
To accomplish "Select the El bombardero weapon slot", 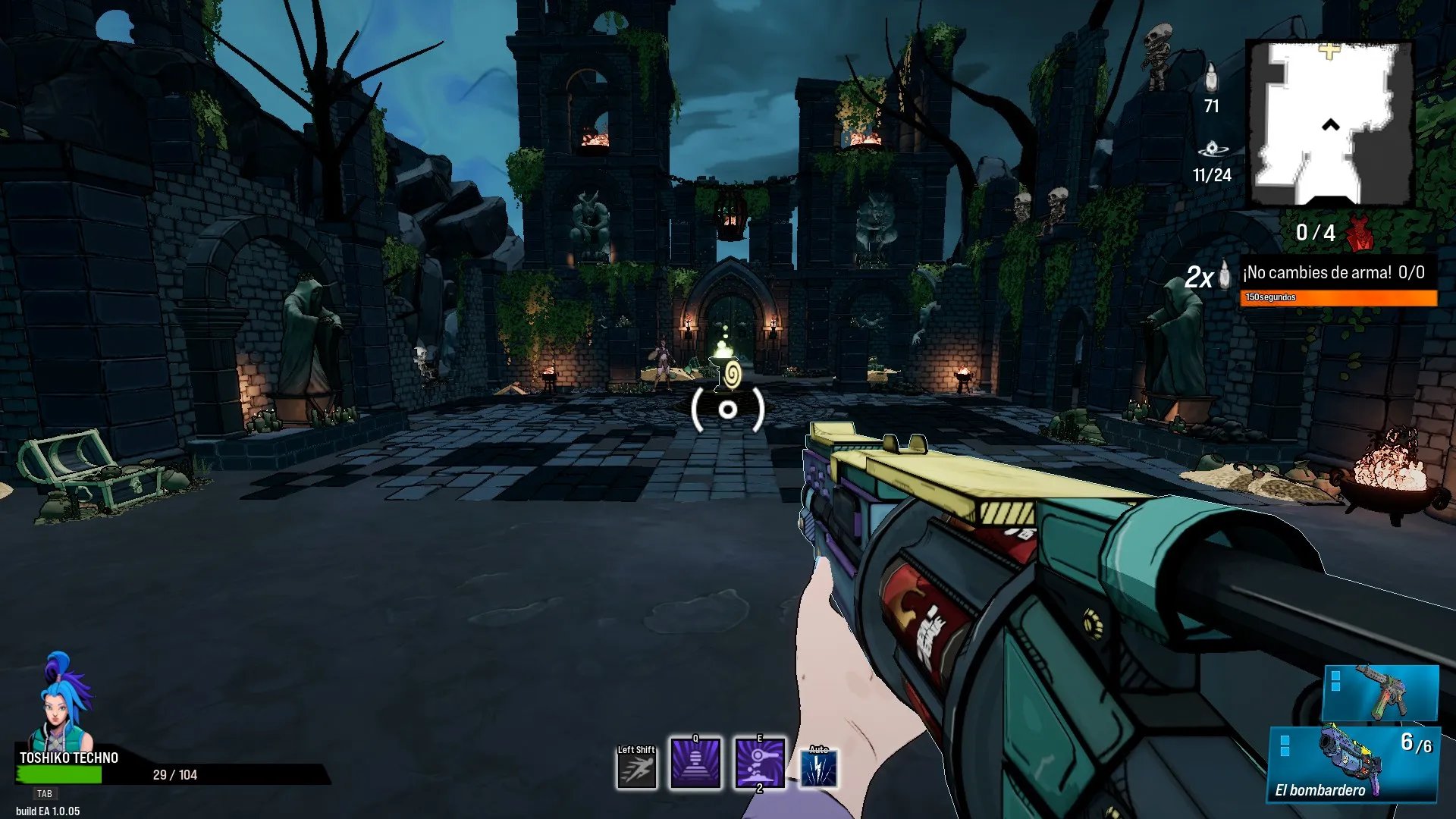I will (x=1354, y=764).
